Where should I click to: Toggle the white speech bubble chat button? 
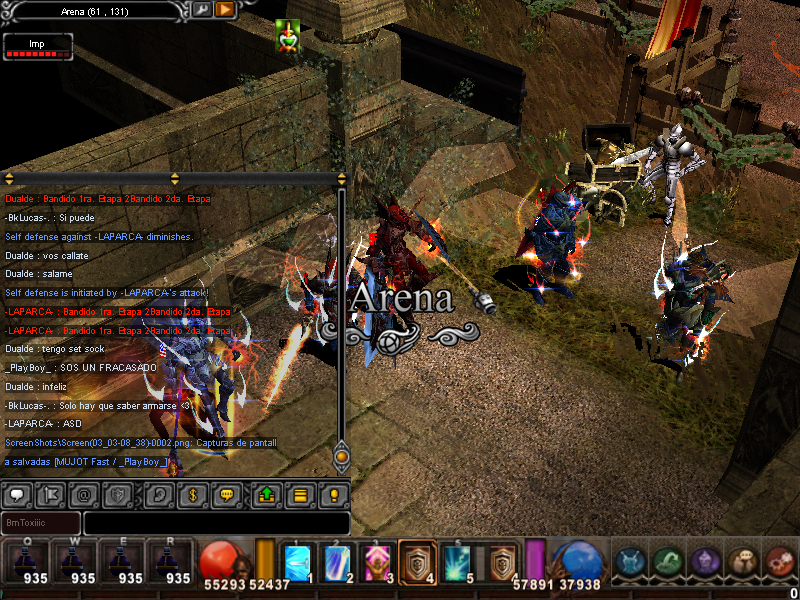click(x=19, y=494)
